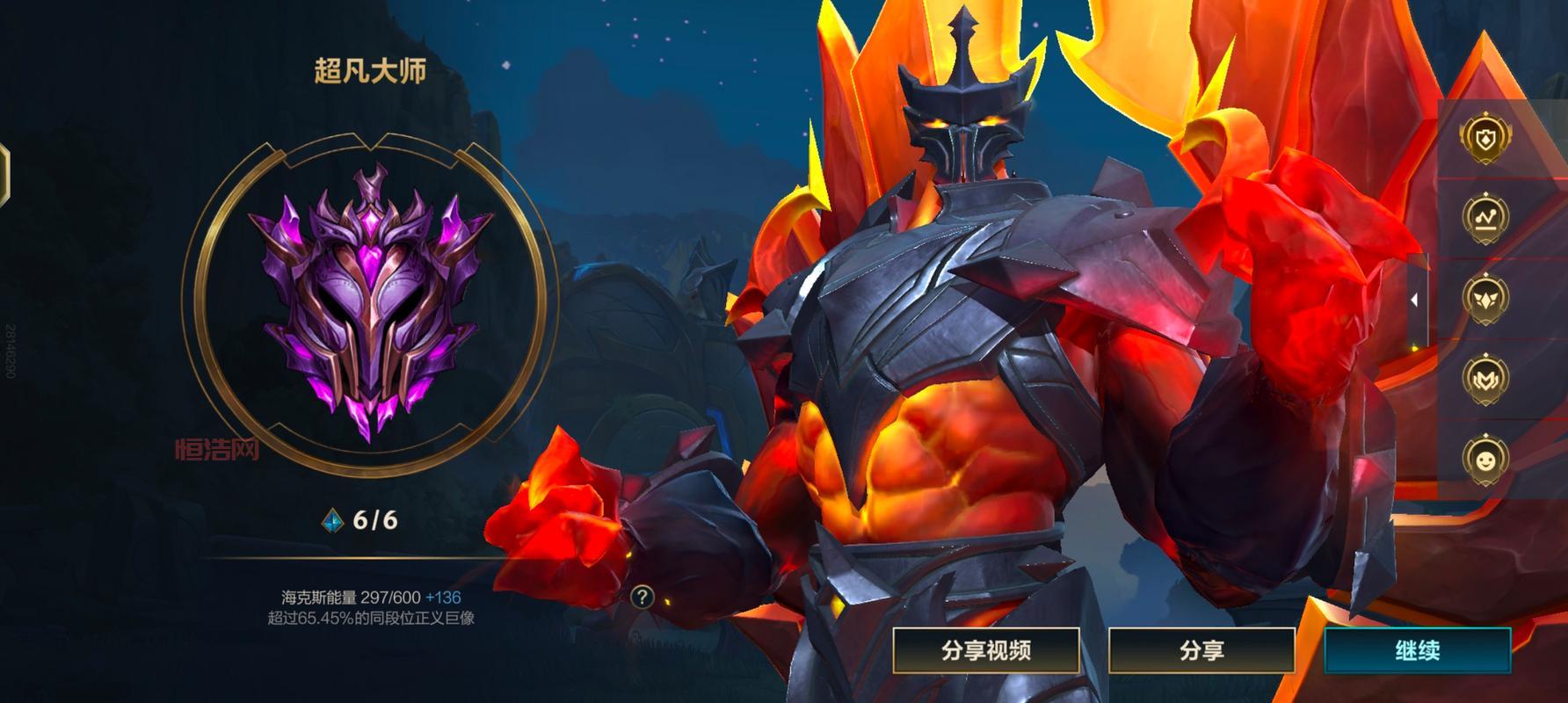
Task: Toggle the side panel arrow handle
Action: pos(1414,300)
